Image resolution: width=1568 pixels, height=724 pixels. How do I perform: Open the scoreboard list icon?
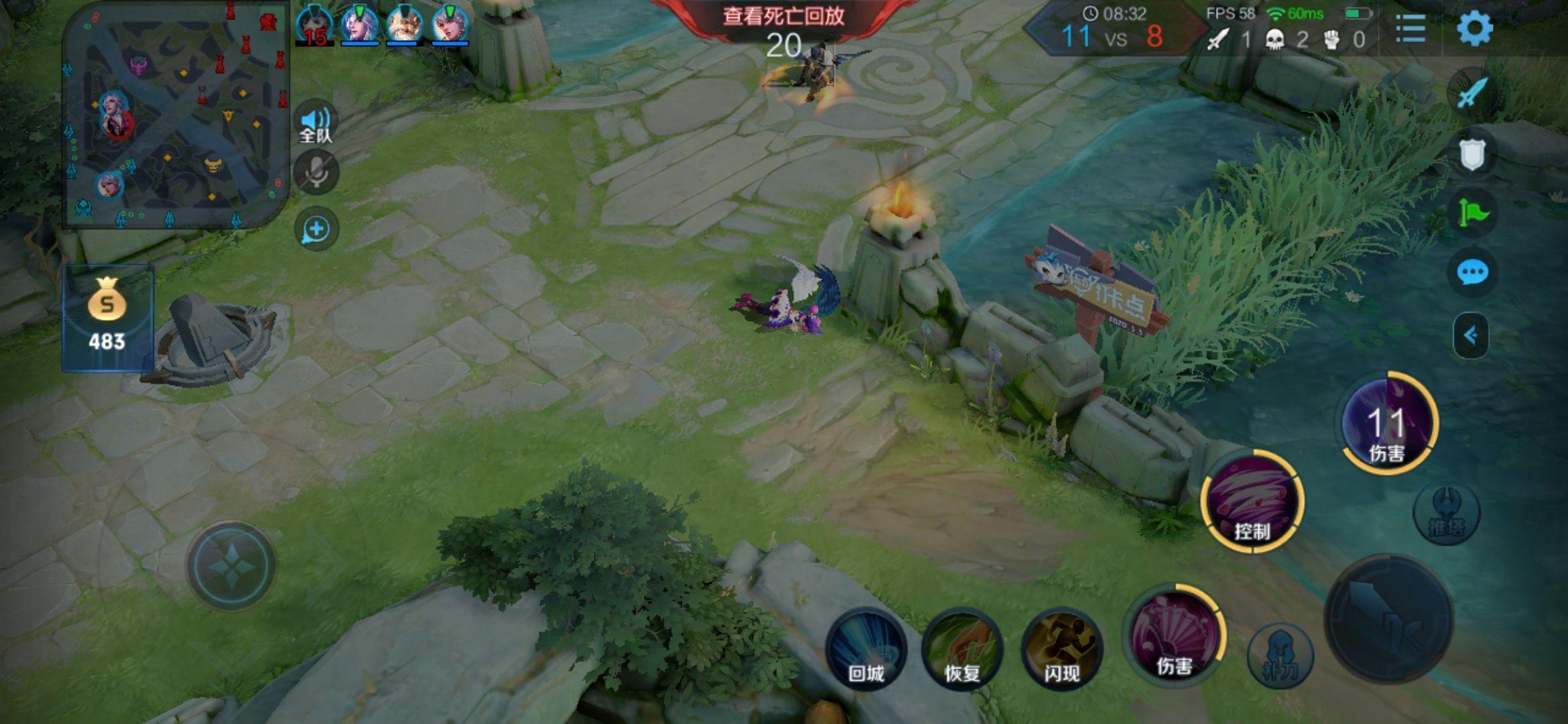pyautogui.click(x=1410, y=29)
